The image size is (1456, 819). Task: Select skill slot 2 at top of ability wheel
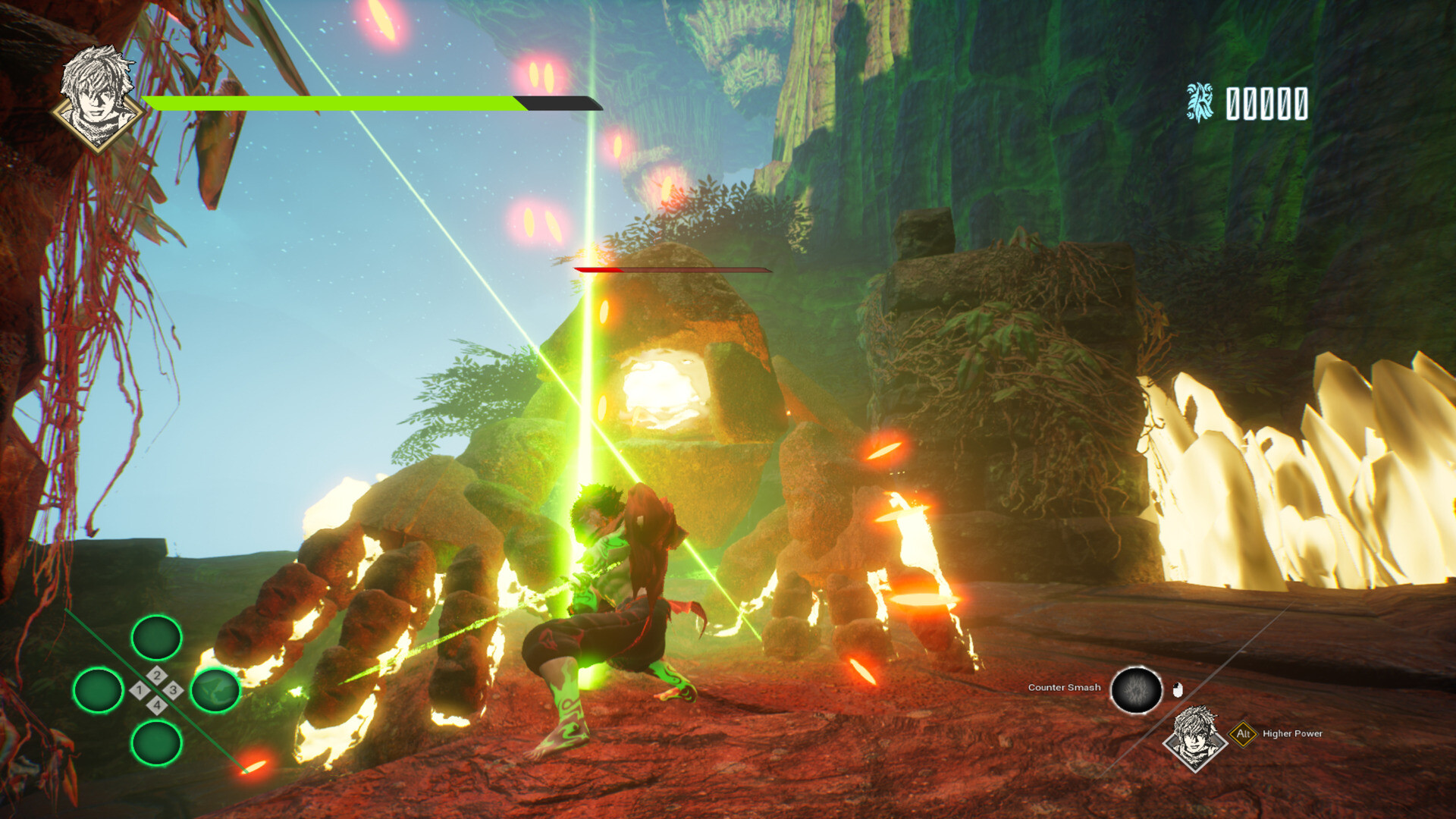[156, 638]
